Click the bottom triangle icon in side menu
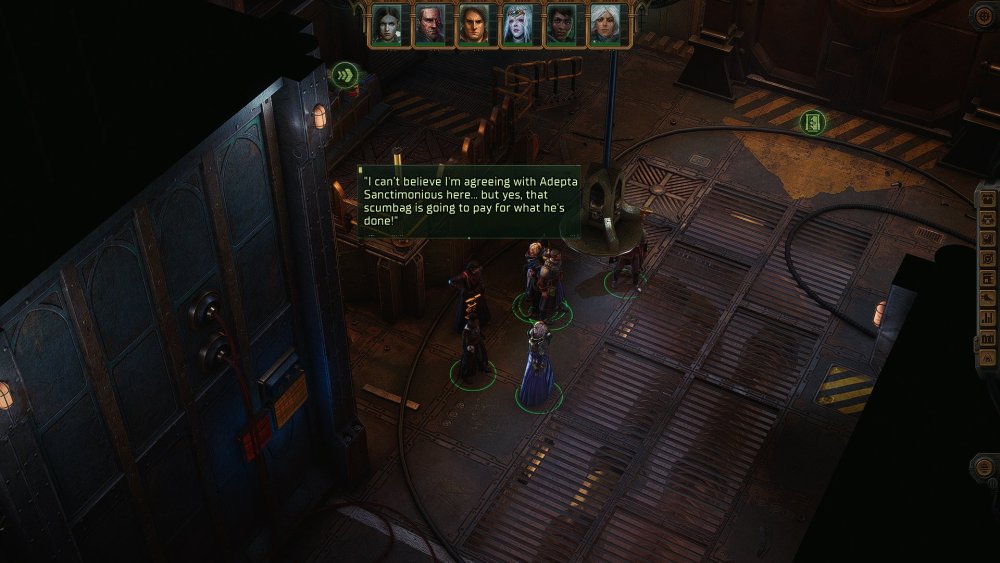 (x=988, y=356)
